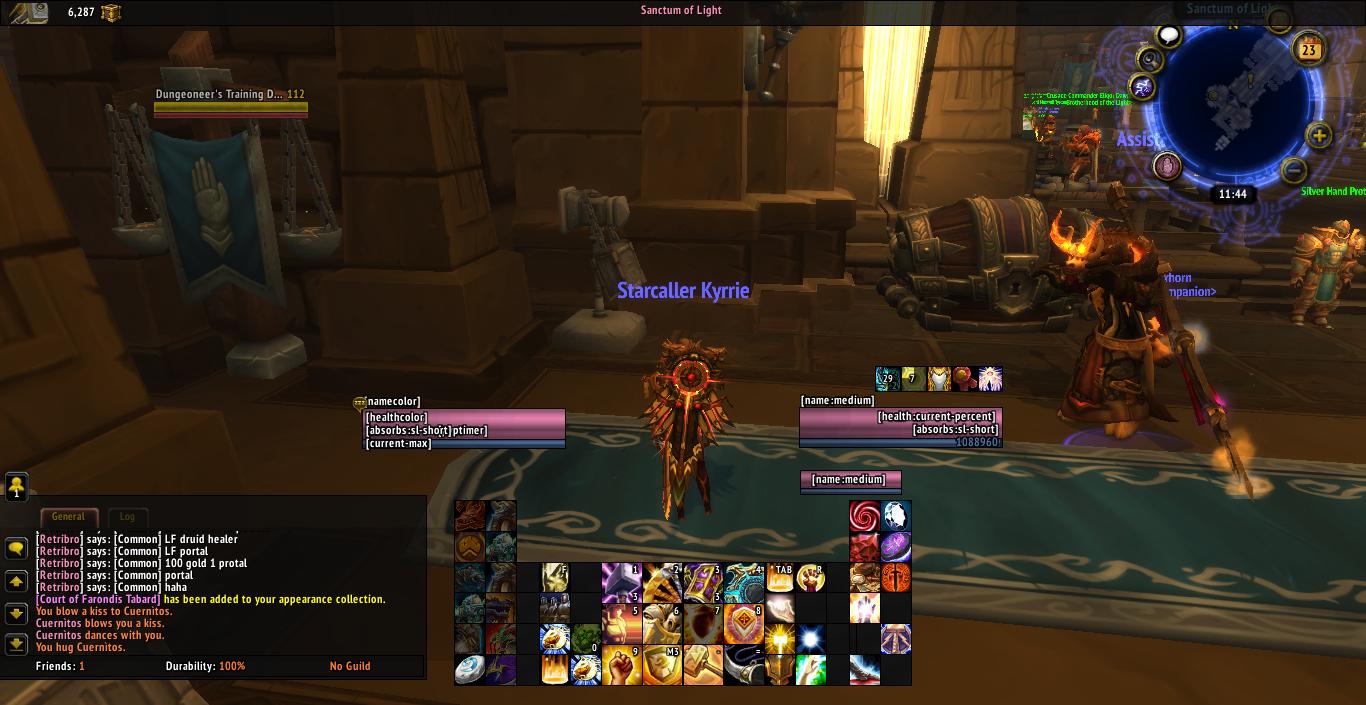Switch to the General chat tab
Screen dimensions: 1366x705
pyautogui.click(x=68, y=517)
